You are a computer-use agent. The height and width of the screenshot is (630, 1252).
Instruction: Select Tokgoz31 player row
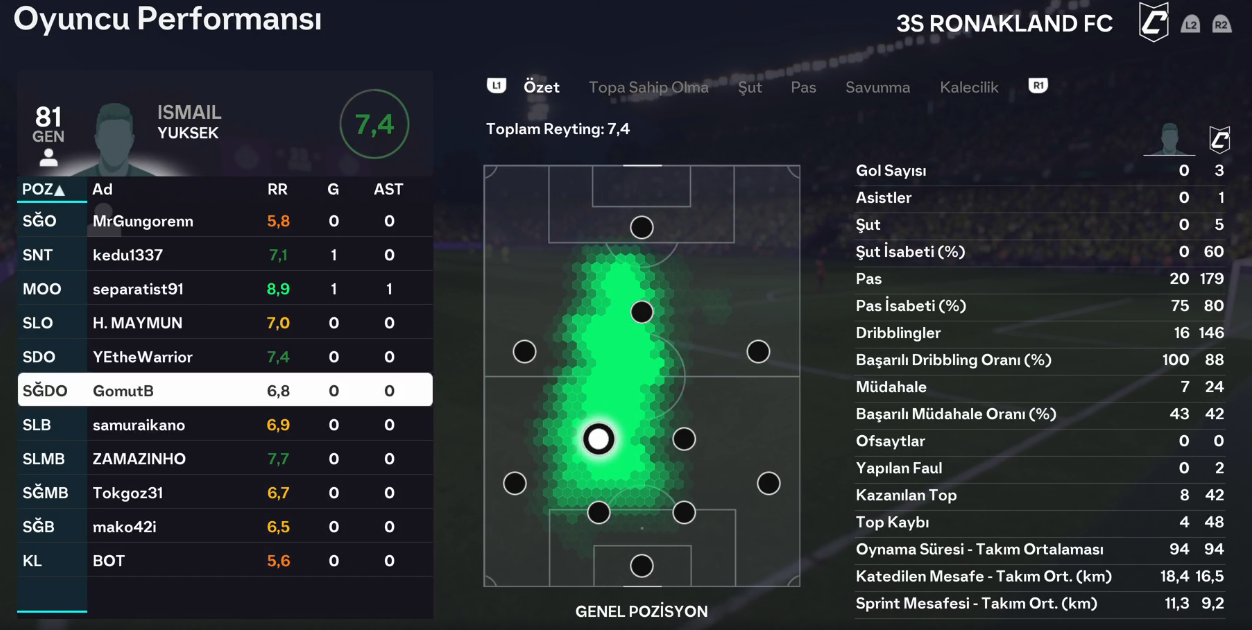point(225,493)
